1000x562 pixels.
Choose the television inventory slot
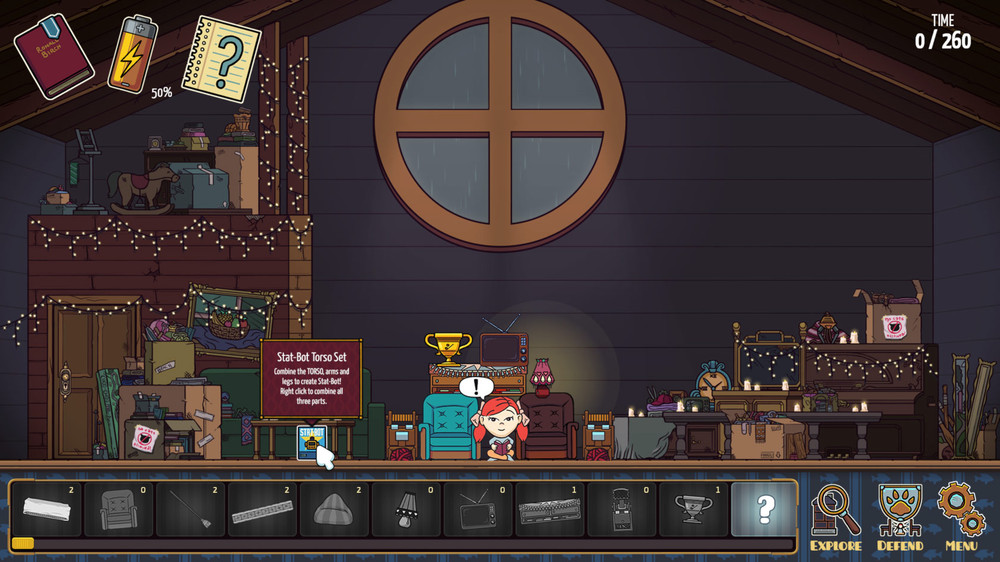click(479, 509)
